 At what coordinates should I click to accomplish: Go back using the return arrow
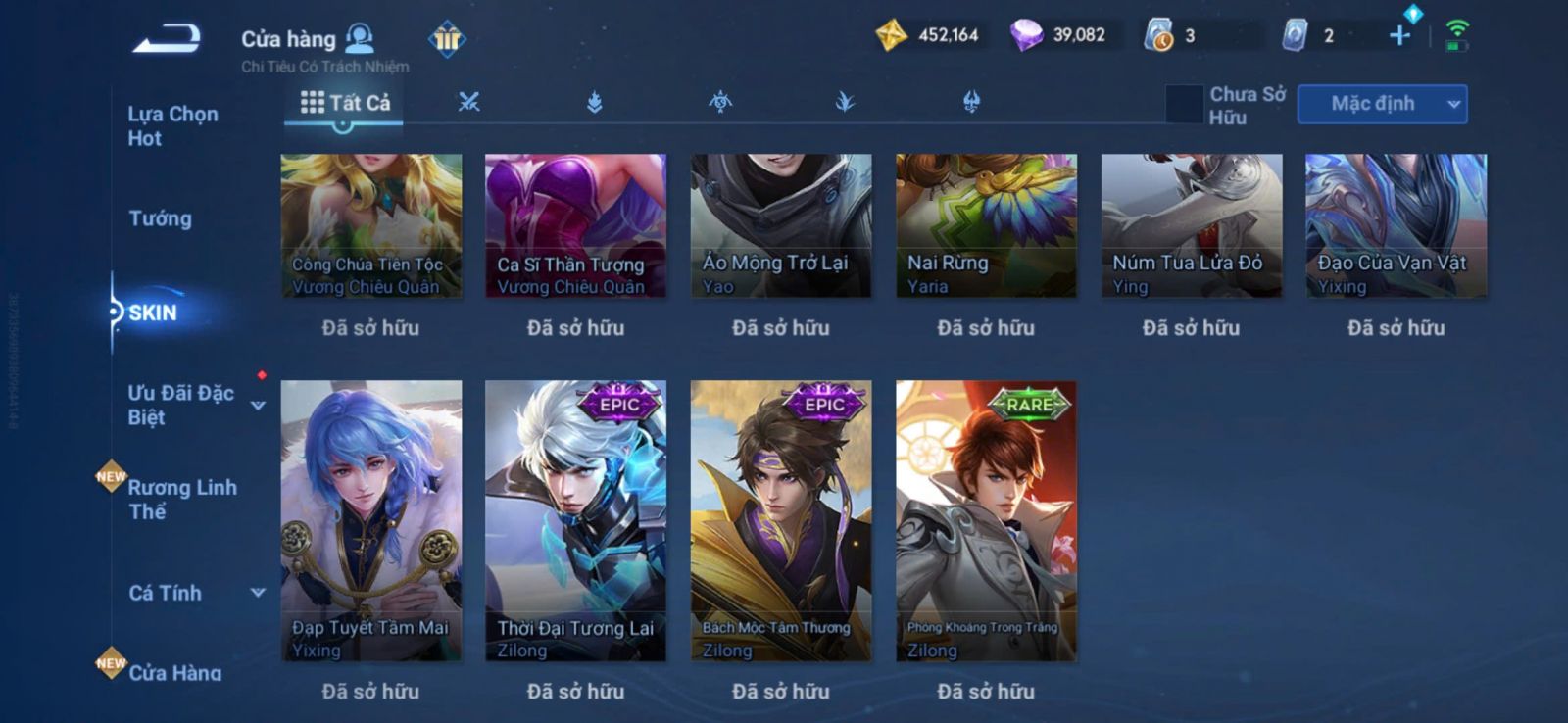(168, 39)
